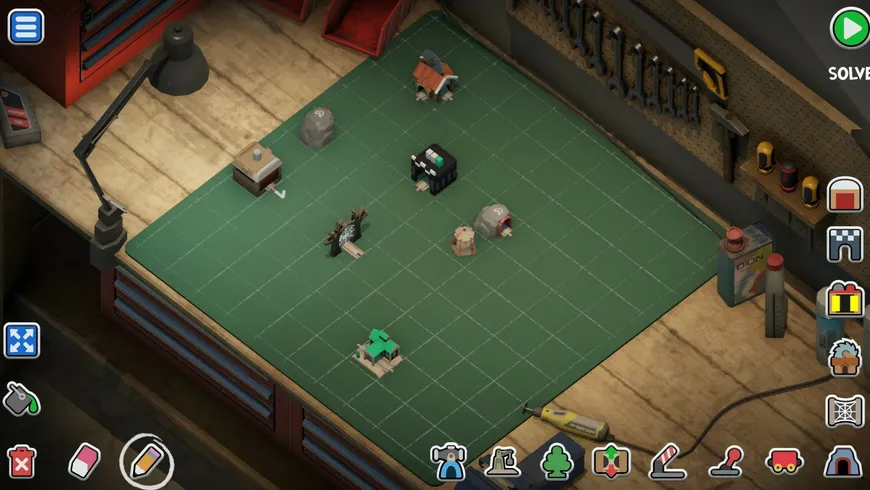Pick the yellow and red gate icon
This screenshot has height=490, width=870.
pos(845,300)
